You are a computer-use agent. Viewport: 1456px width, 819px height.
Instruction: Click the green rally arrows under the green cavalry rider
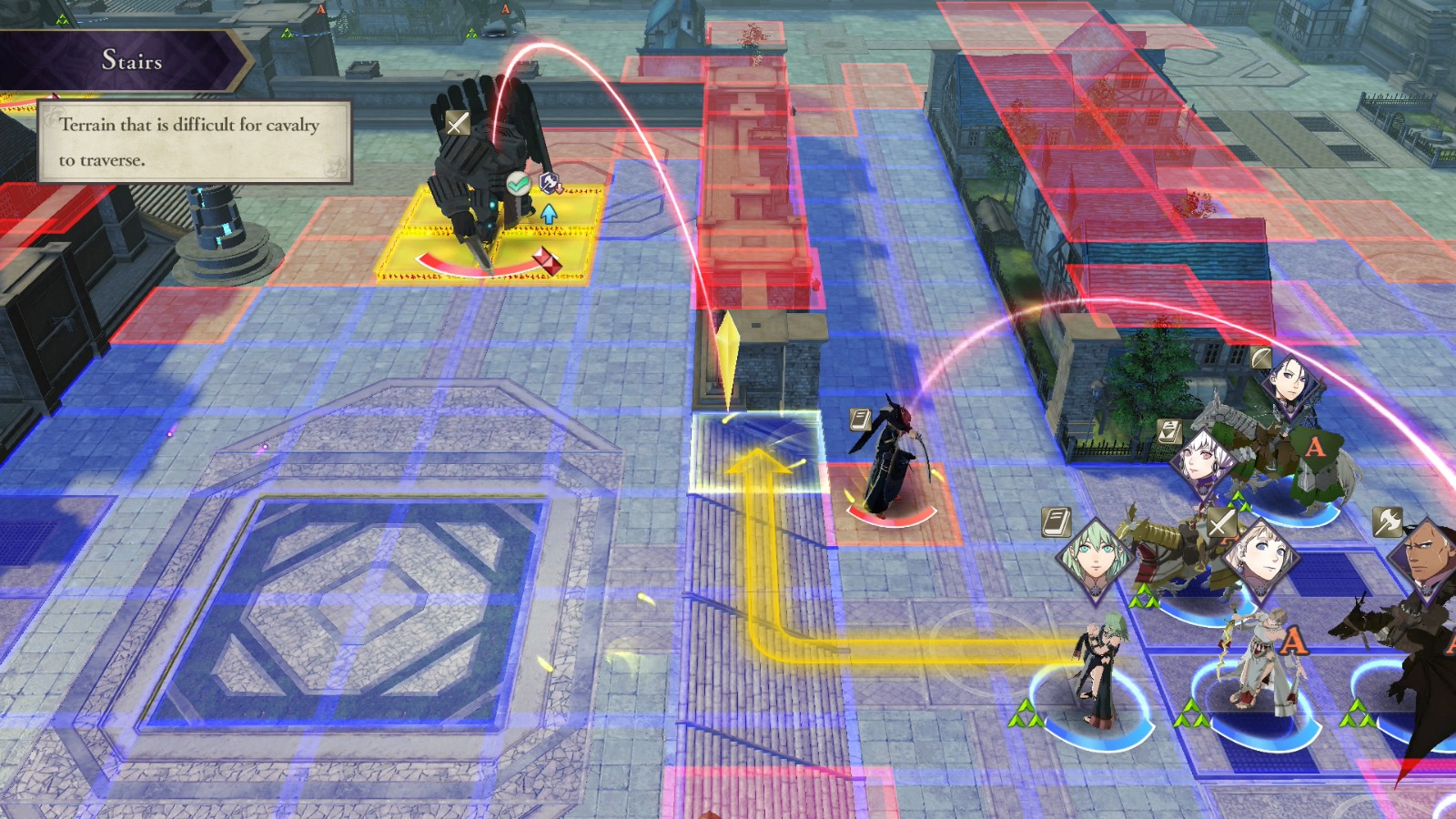(x=1238, y=500)
